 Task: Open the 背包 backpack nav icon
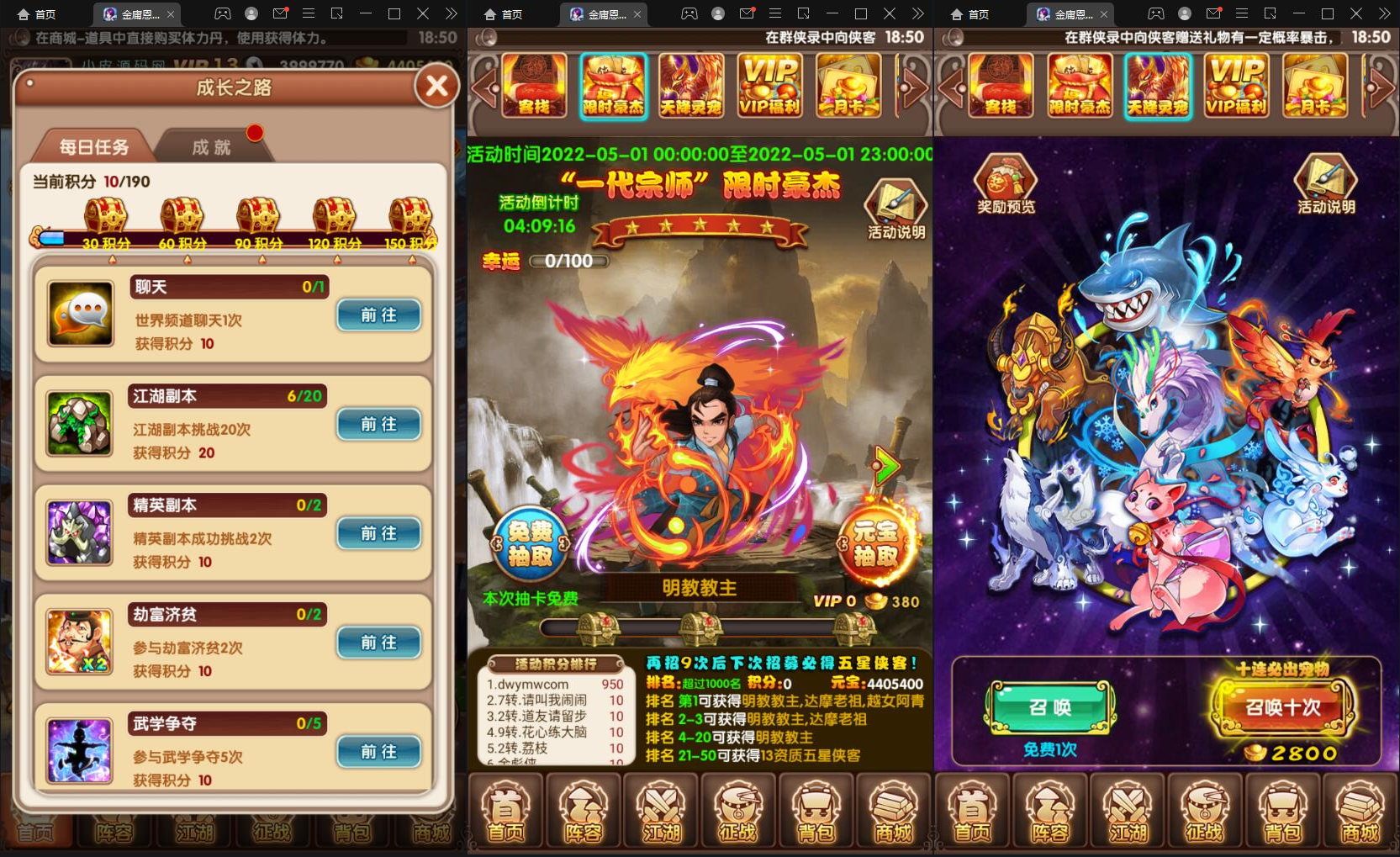click(x=816, y=810)
